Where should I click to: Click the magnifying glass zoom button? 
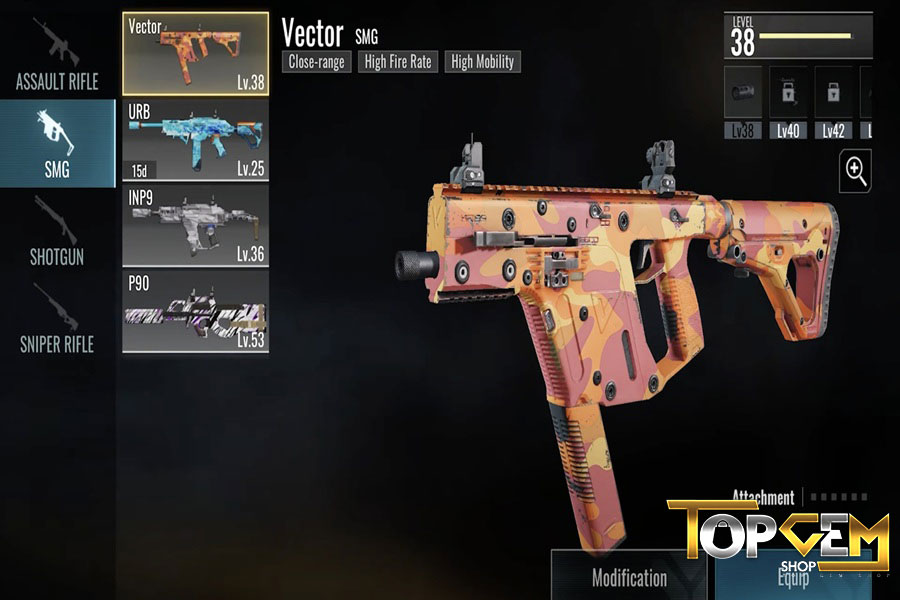(856, 171)
